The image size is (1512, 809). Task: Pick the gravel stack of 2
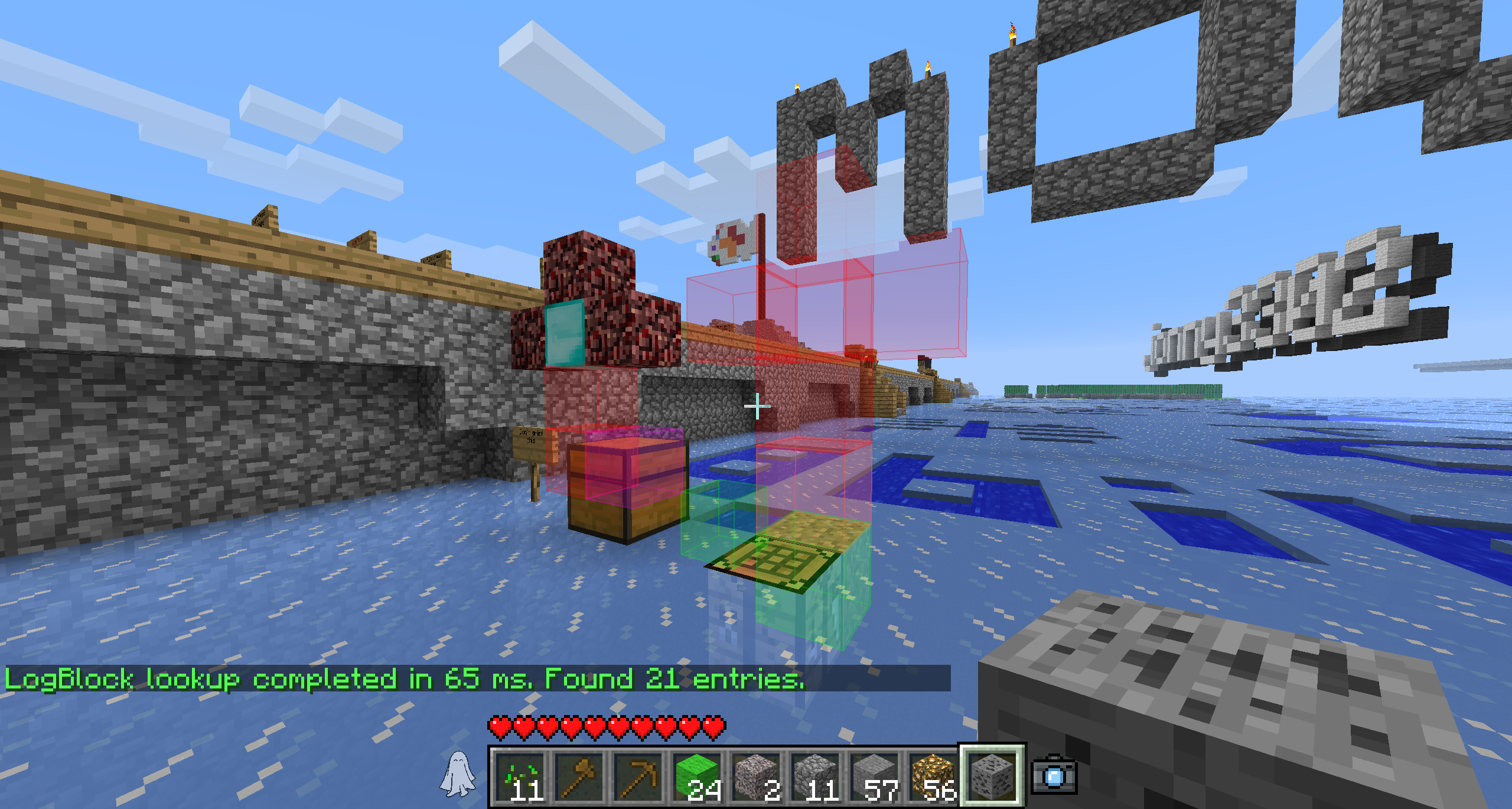coord(757,776)
